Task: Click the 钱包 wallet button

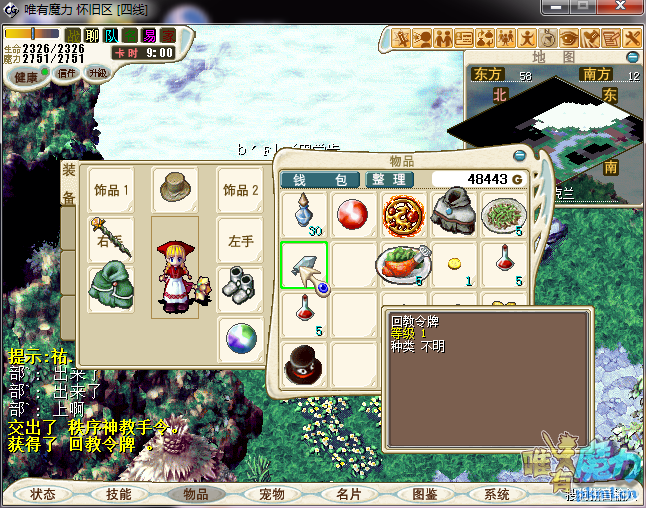Action: pyautogui.click(x=321, y=179)
